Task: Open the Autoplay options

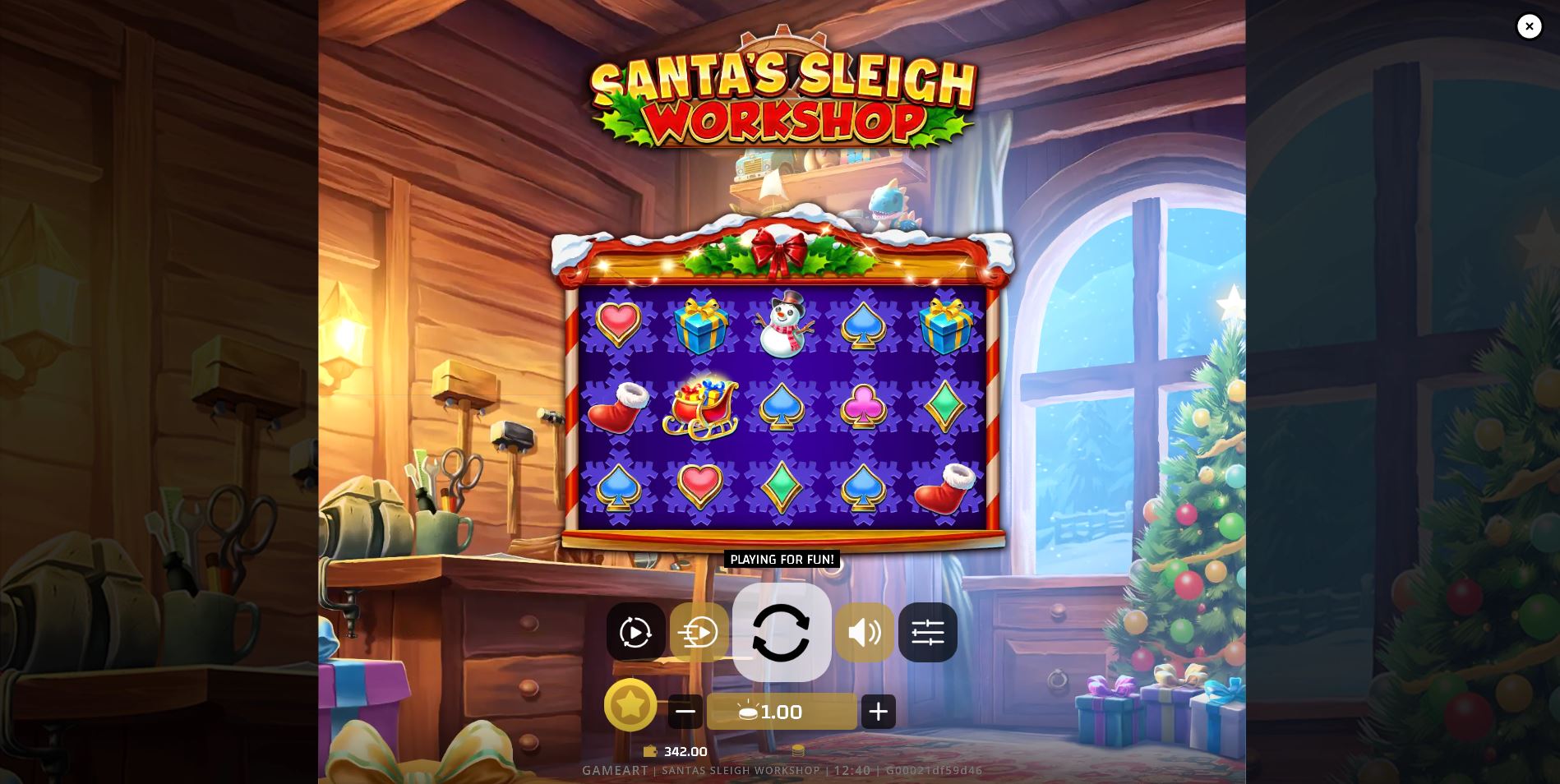Action: click(x=635, y=632)
